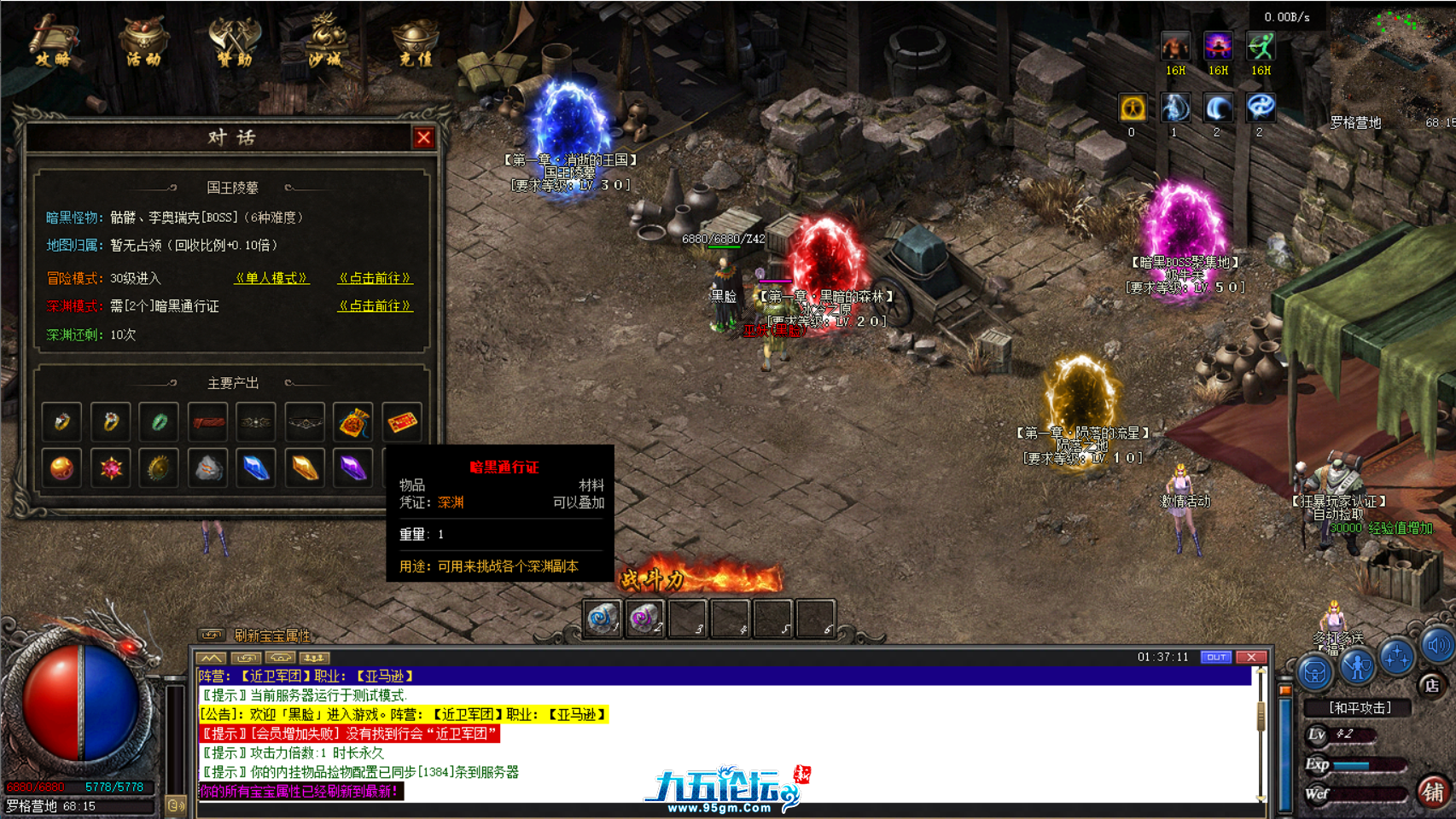Open the 充值 recharge menu

pyautogui.click(x=416, y=42)
